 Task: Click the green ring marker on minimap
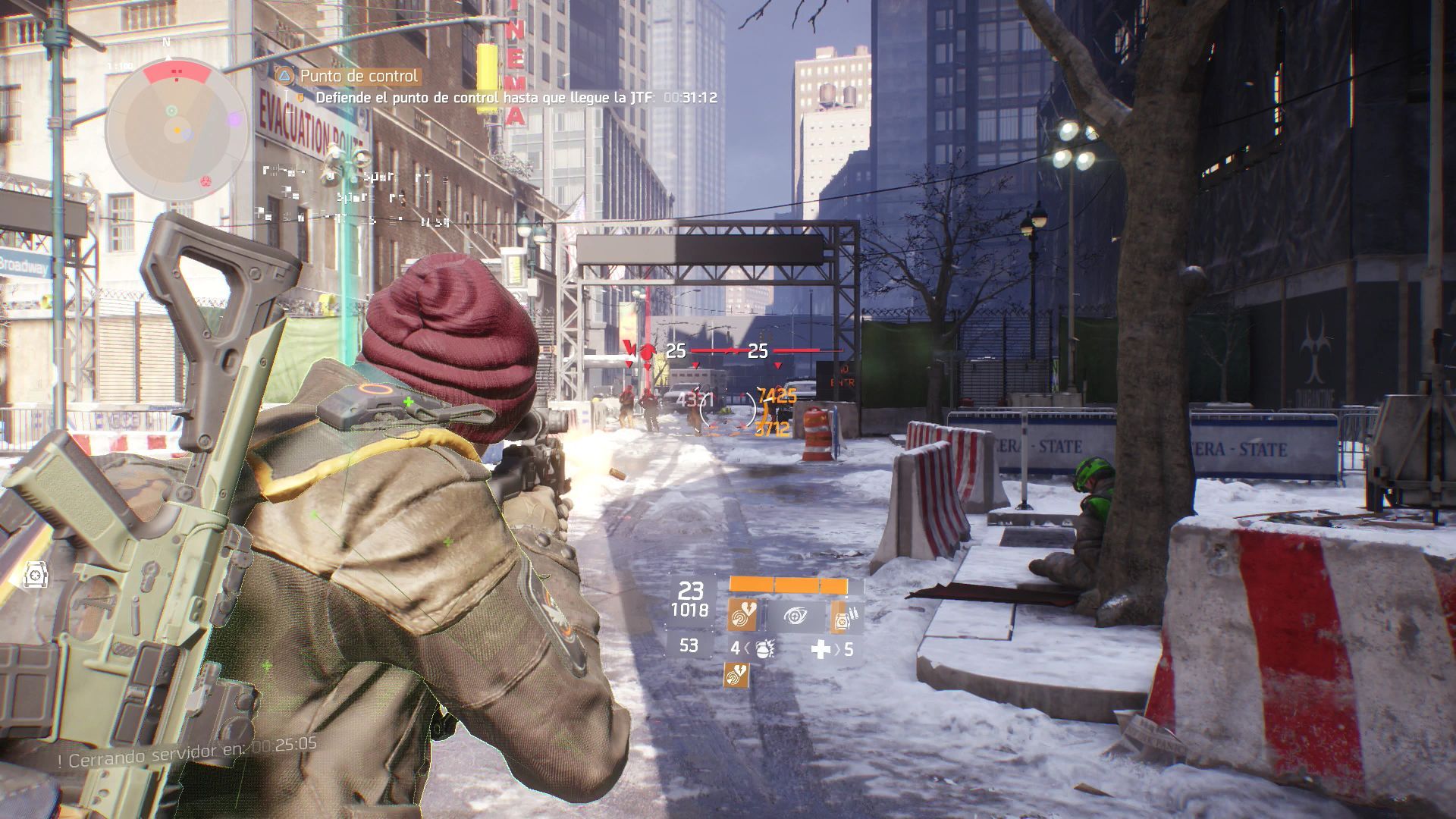[x=171, y=111]
